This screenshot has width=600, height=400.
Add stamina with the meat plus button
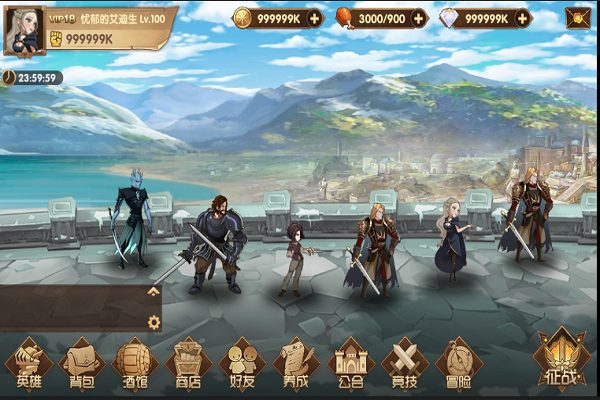pyautogui.click(x=418, y=18)
